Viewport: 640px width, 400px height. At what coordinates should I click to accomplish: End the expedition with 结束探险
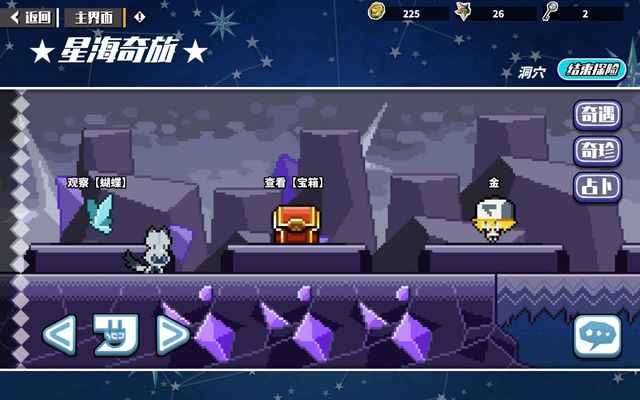590,70
